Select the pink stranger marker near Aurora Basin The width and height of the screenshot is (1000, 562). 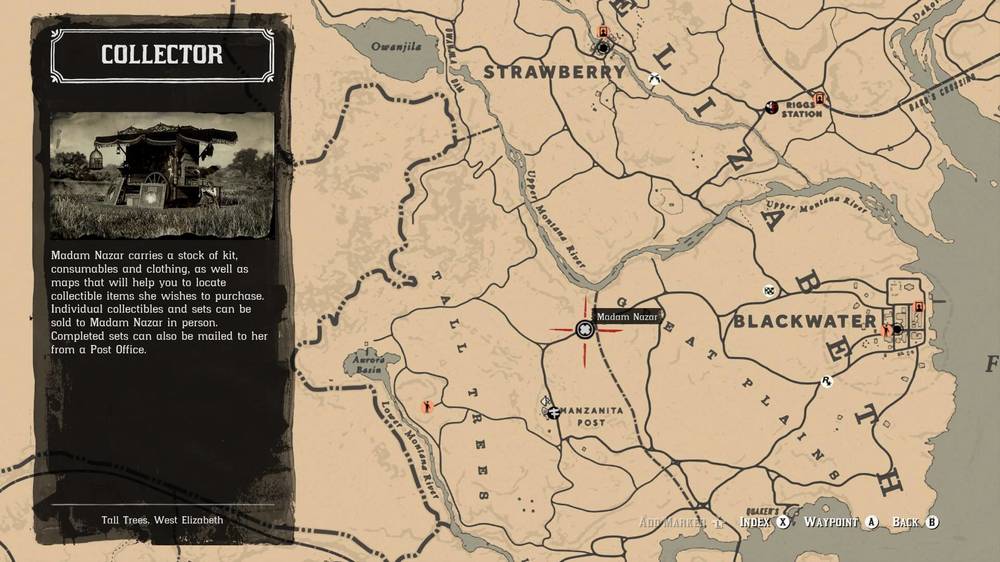pos(429,406)
